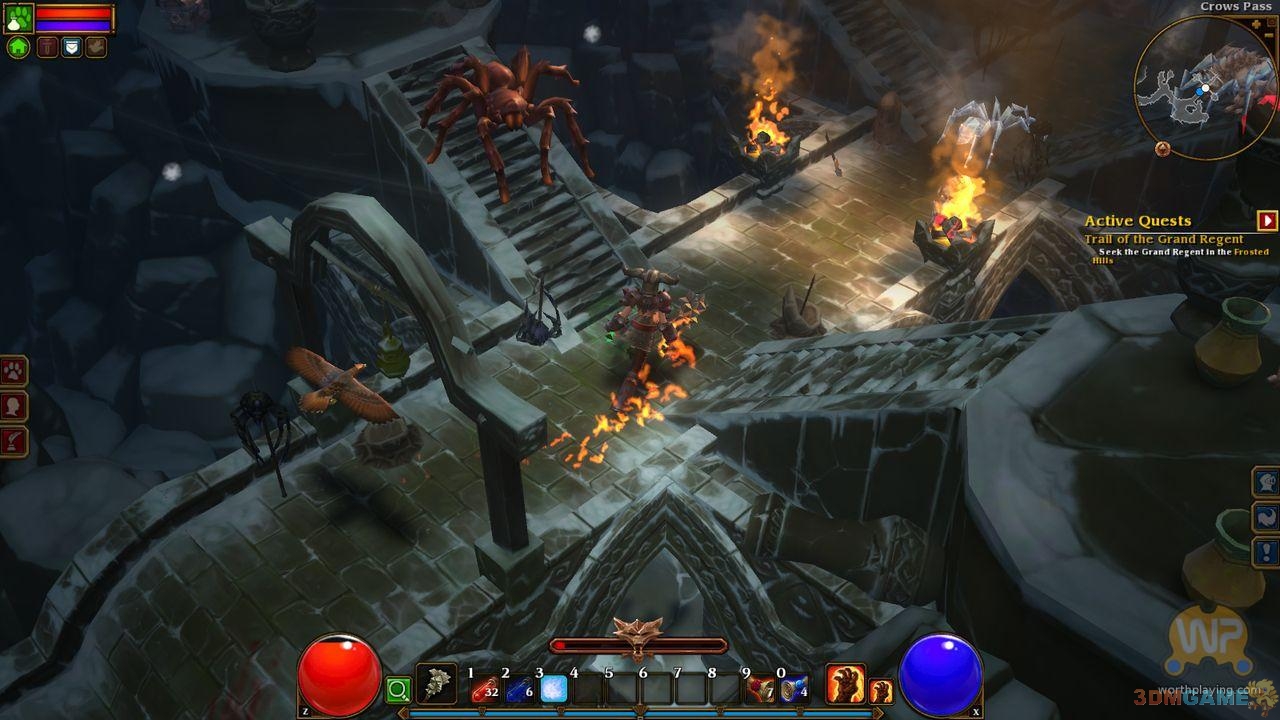Send pet to town with green house icon
This screenshot has height=720, width=1280.
coord(19,47)
